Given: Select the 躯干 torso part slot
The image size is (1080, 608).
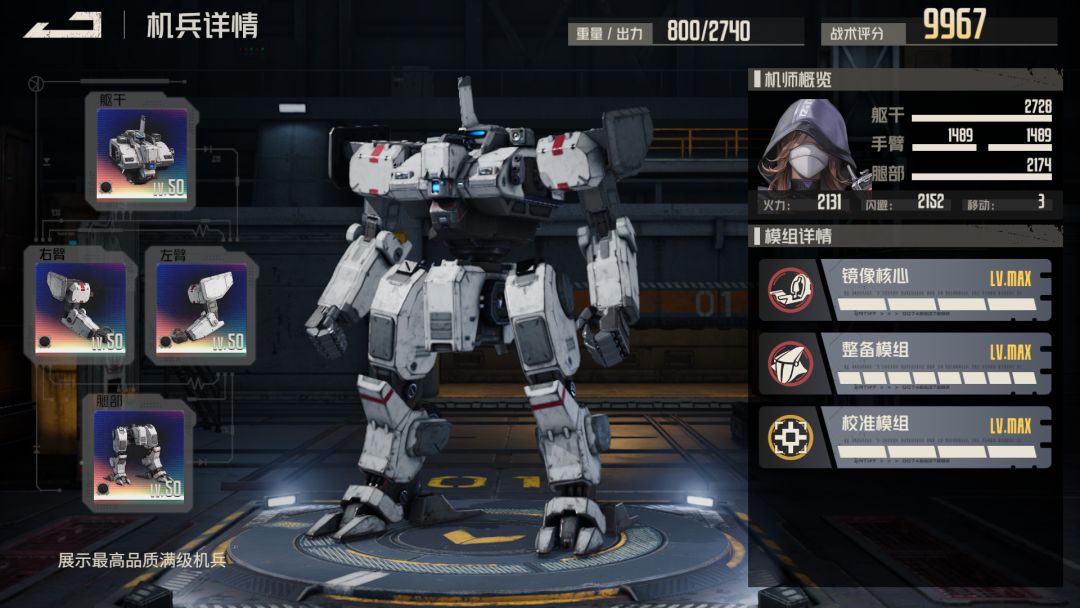Looking at the screenshot, I should (x=141, y=153).
